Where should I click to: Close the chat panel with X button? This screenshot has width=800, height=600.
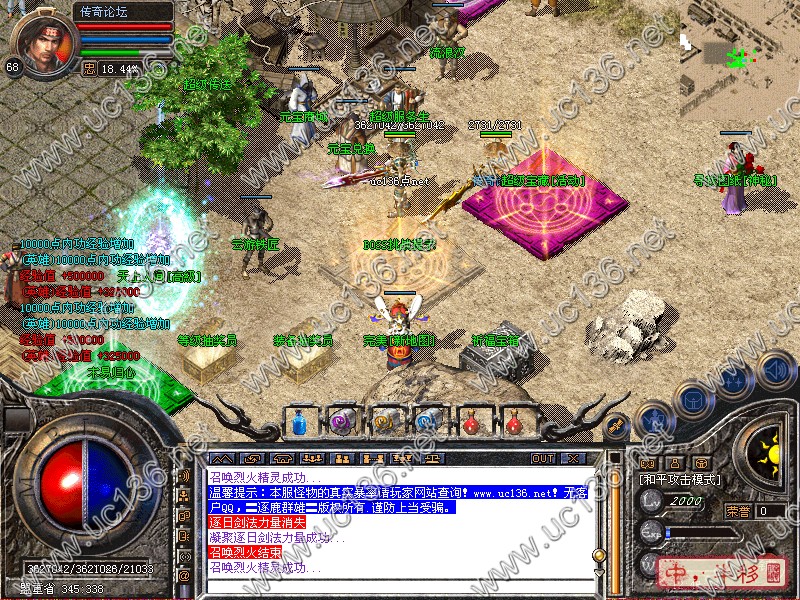[573, 458]
